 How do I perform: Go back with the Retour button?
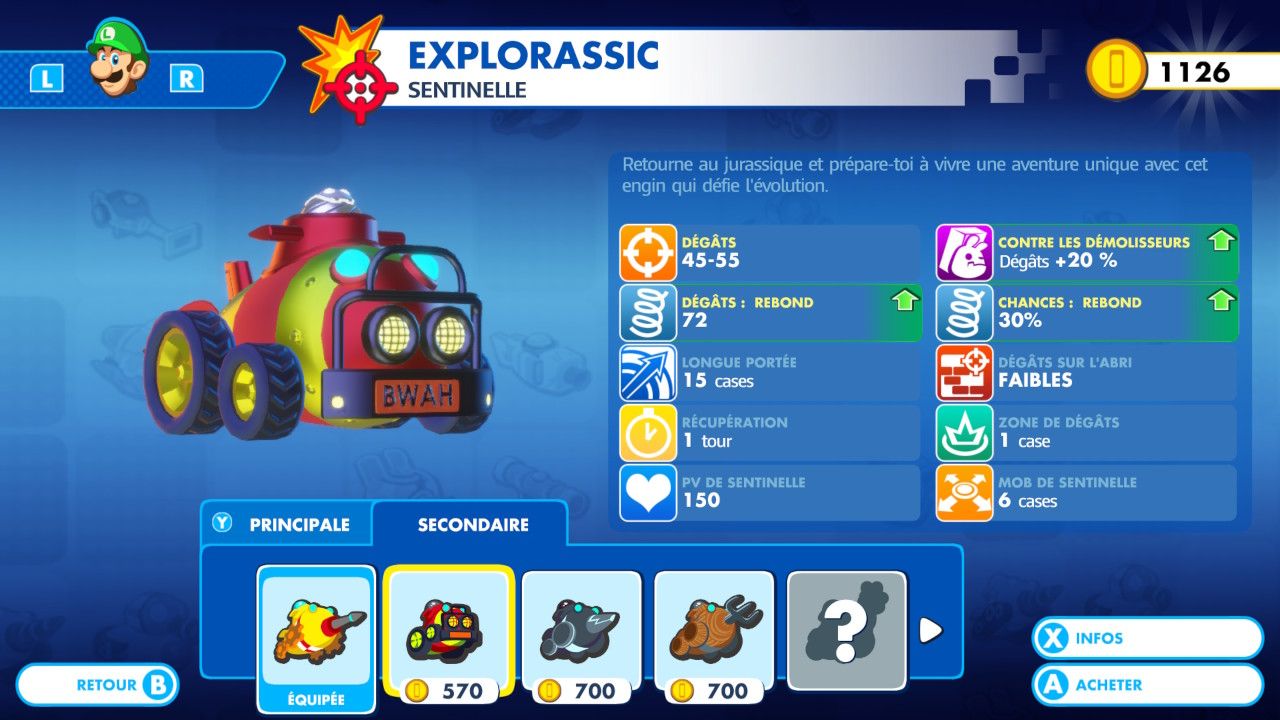pos(99,685)
